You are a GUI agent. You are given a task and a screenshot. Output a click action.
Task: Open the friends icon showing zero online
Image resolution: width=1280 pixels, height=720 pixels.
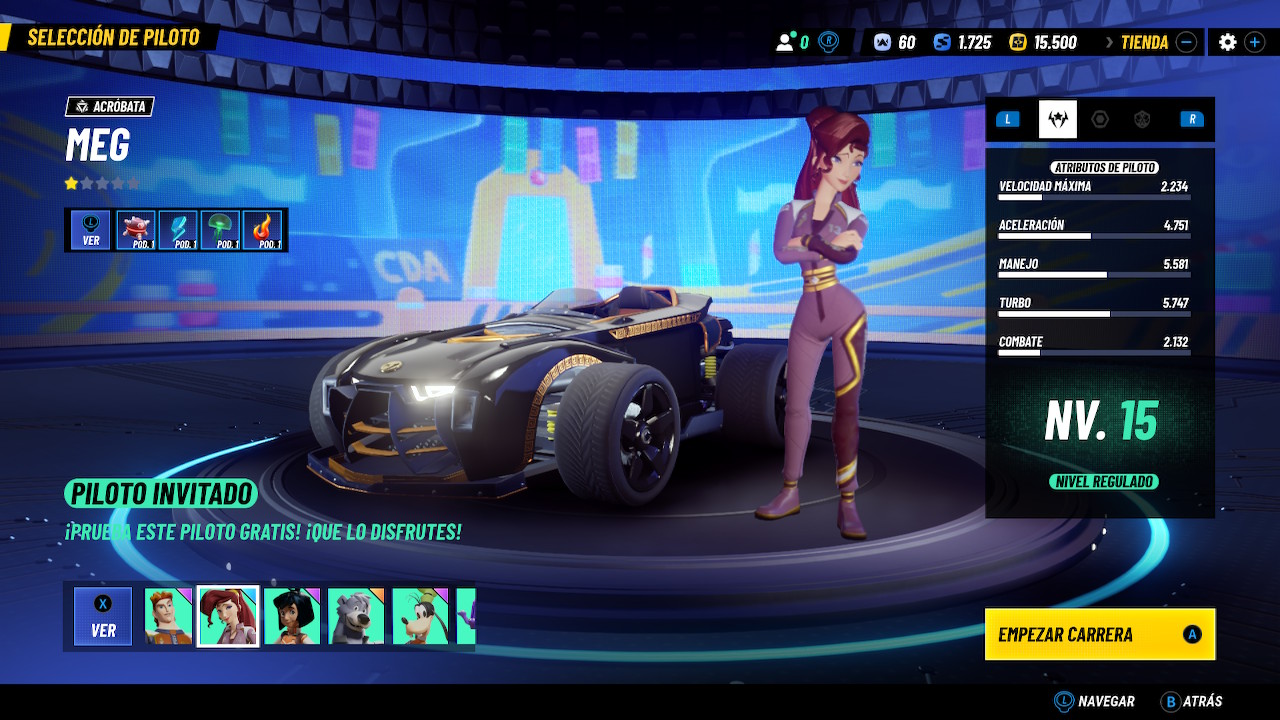[792, 42]
